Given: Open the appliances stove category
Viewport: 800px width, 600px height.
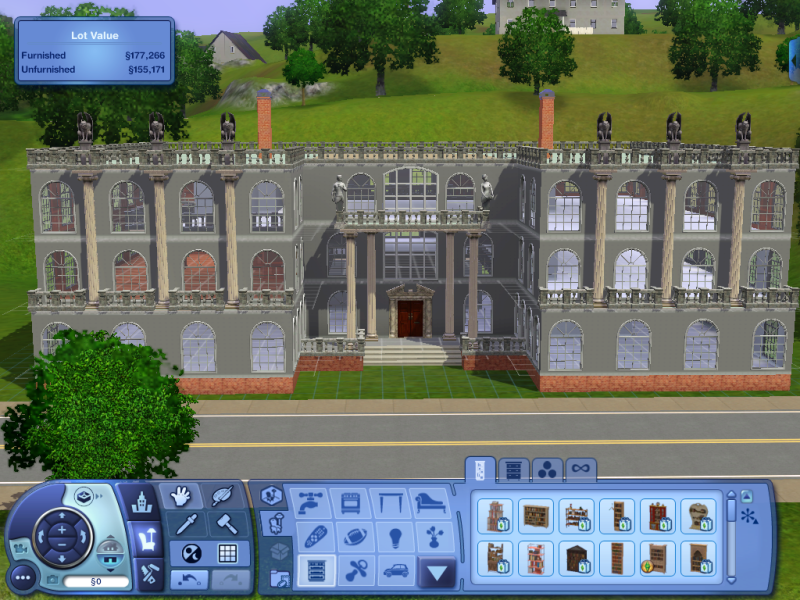Looking at the screenshot, I should (x=351, y=501).
